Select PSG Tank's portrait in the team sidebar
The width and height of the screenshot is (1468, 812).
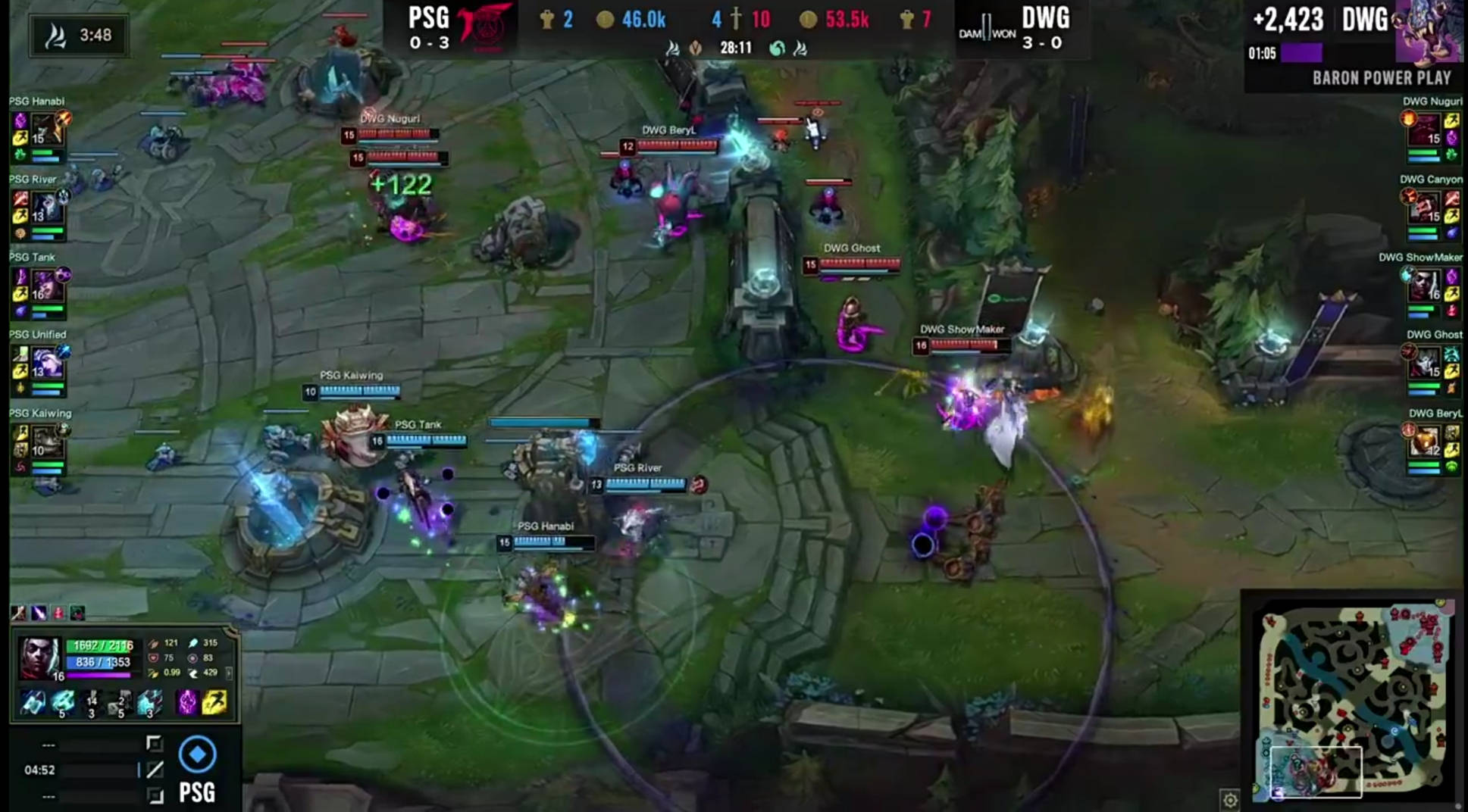[45, 286]
